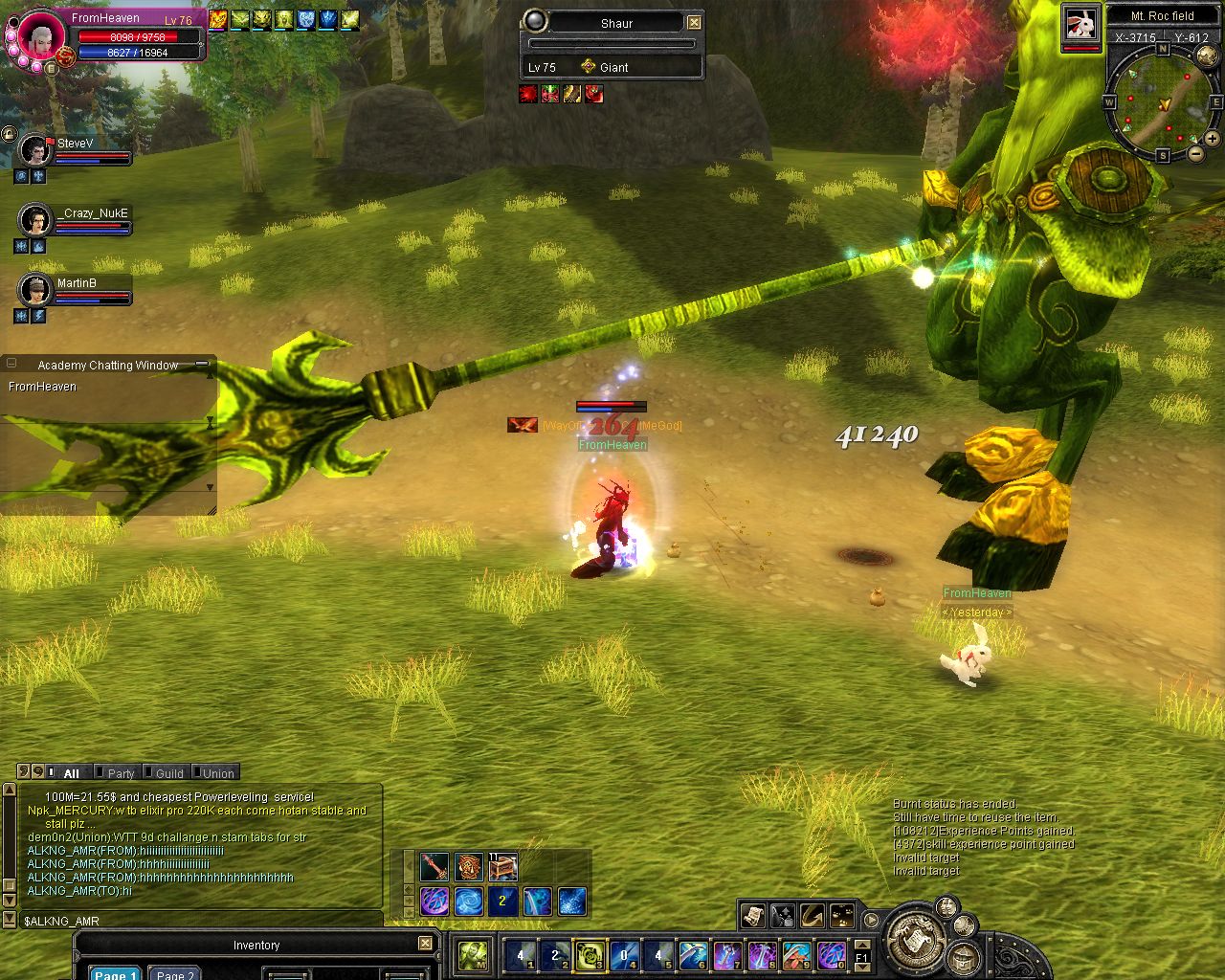Close the Shaur target window
The height and width of the screenshot is (980, 1225).
coord(695,23)
